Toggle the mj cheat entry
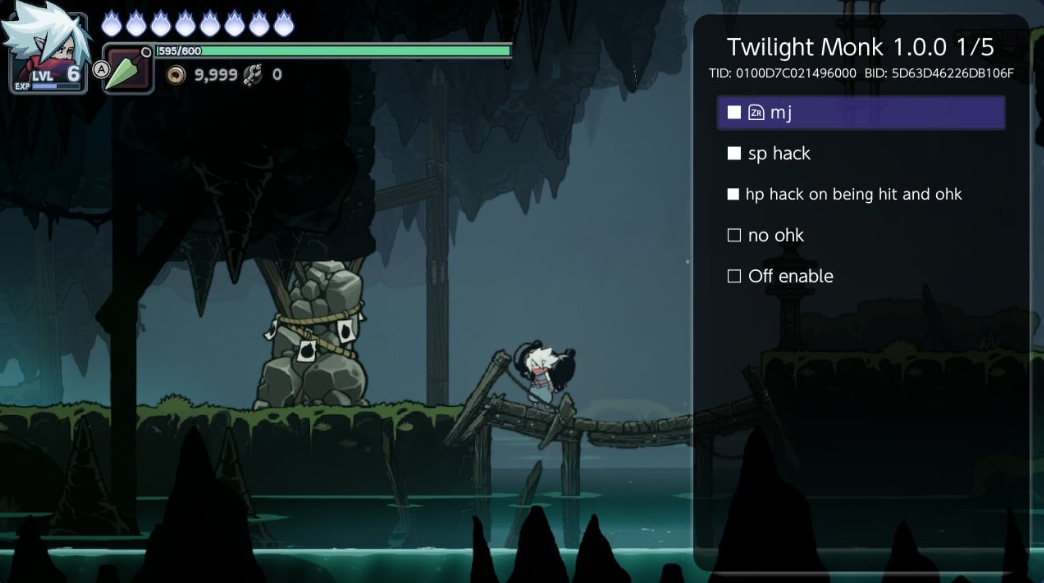This screenshot has height=583, width=1044. click(x=734, y=113)
